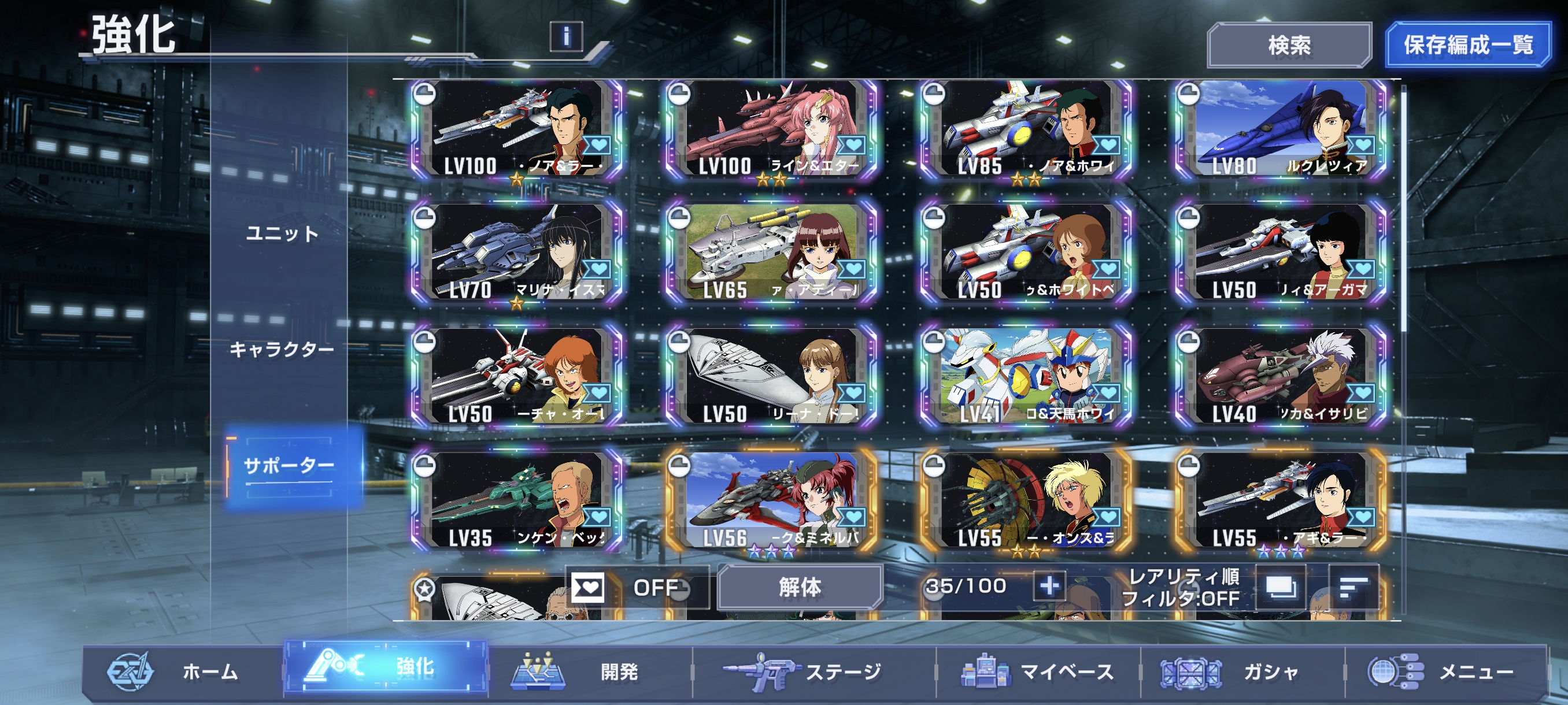
Task: Select the LV100 pink-haired supporter card
Action: [771, 129]
